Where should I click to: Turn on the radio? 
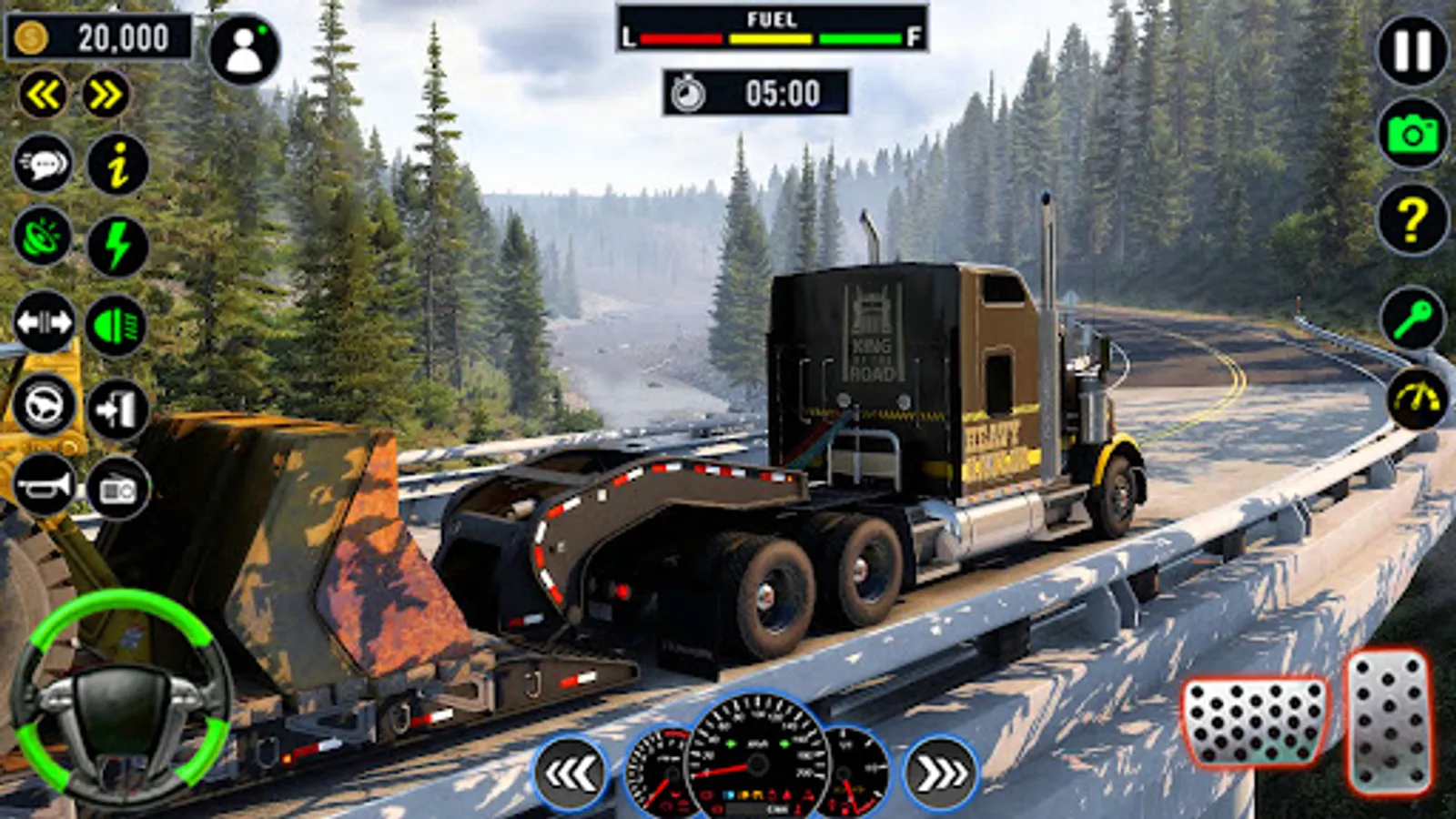tap(117, 490)
